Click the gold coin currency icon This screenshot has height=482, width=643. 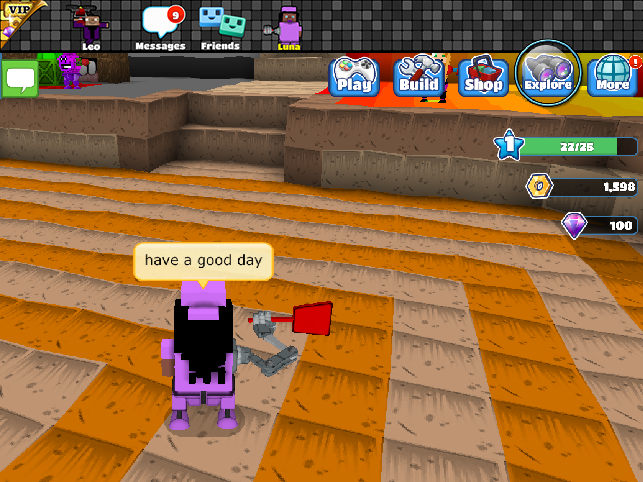click(x=540, y=185)
